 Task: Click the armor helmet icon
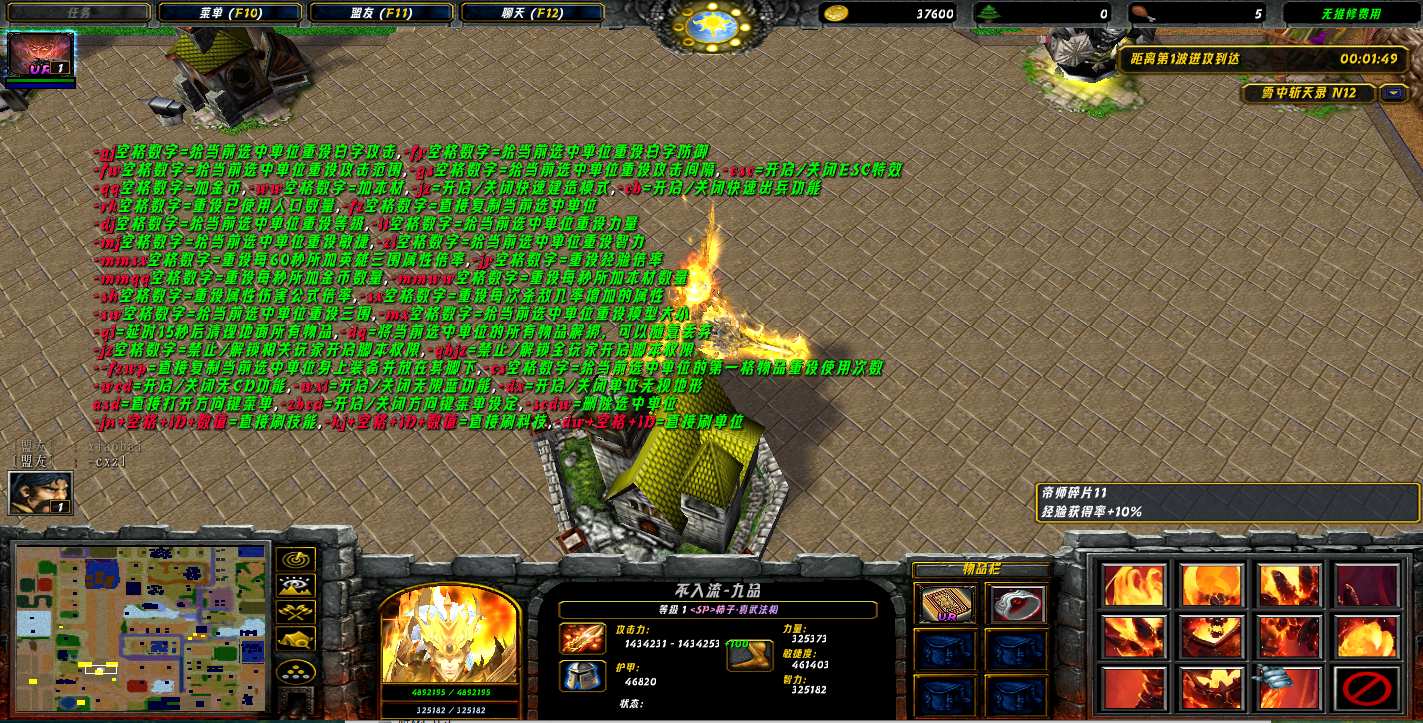(582, 676)
